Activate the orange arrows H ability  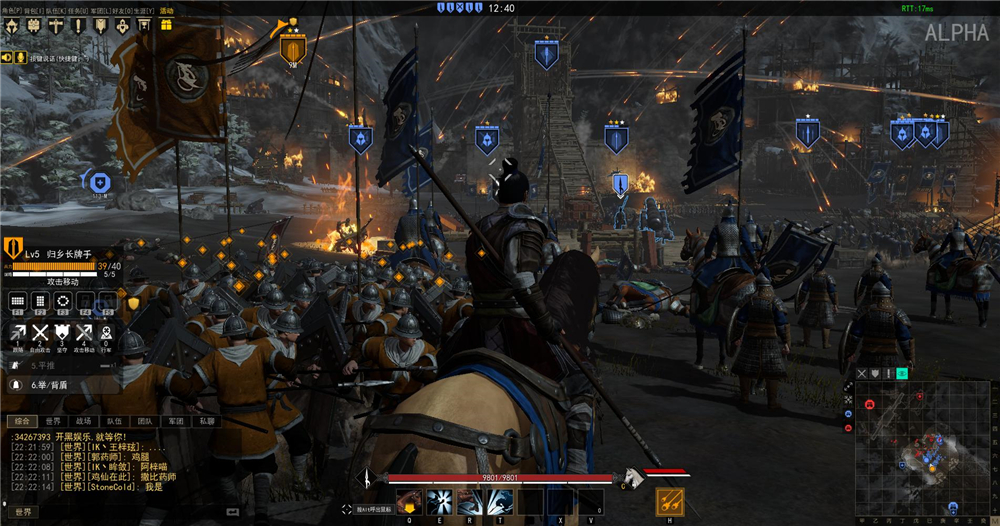point(669,502)
